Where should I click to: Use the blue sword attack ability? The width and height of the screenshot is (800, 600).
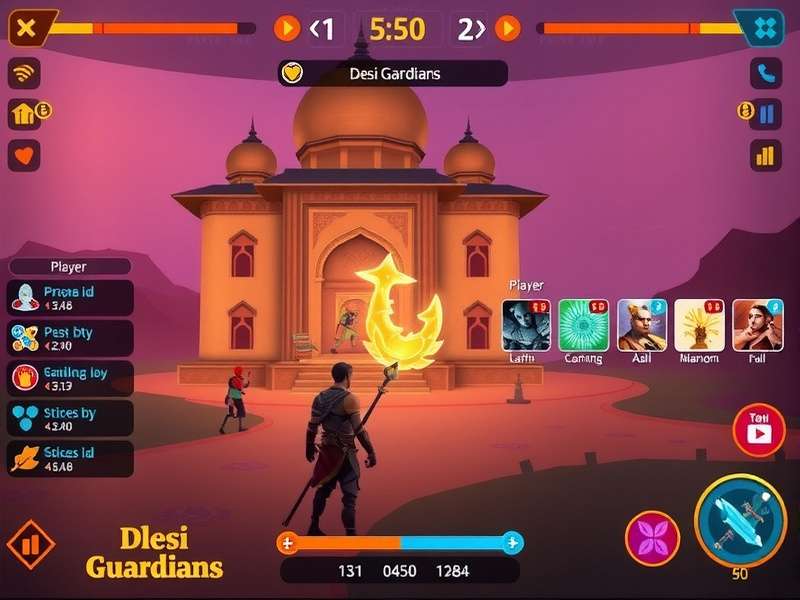click(740, 520)
